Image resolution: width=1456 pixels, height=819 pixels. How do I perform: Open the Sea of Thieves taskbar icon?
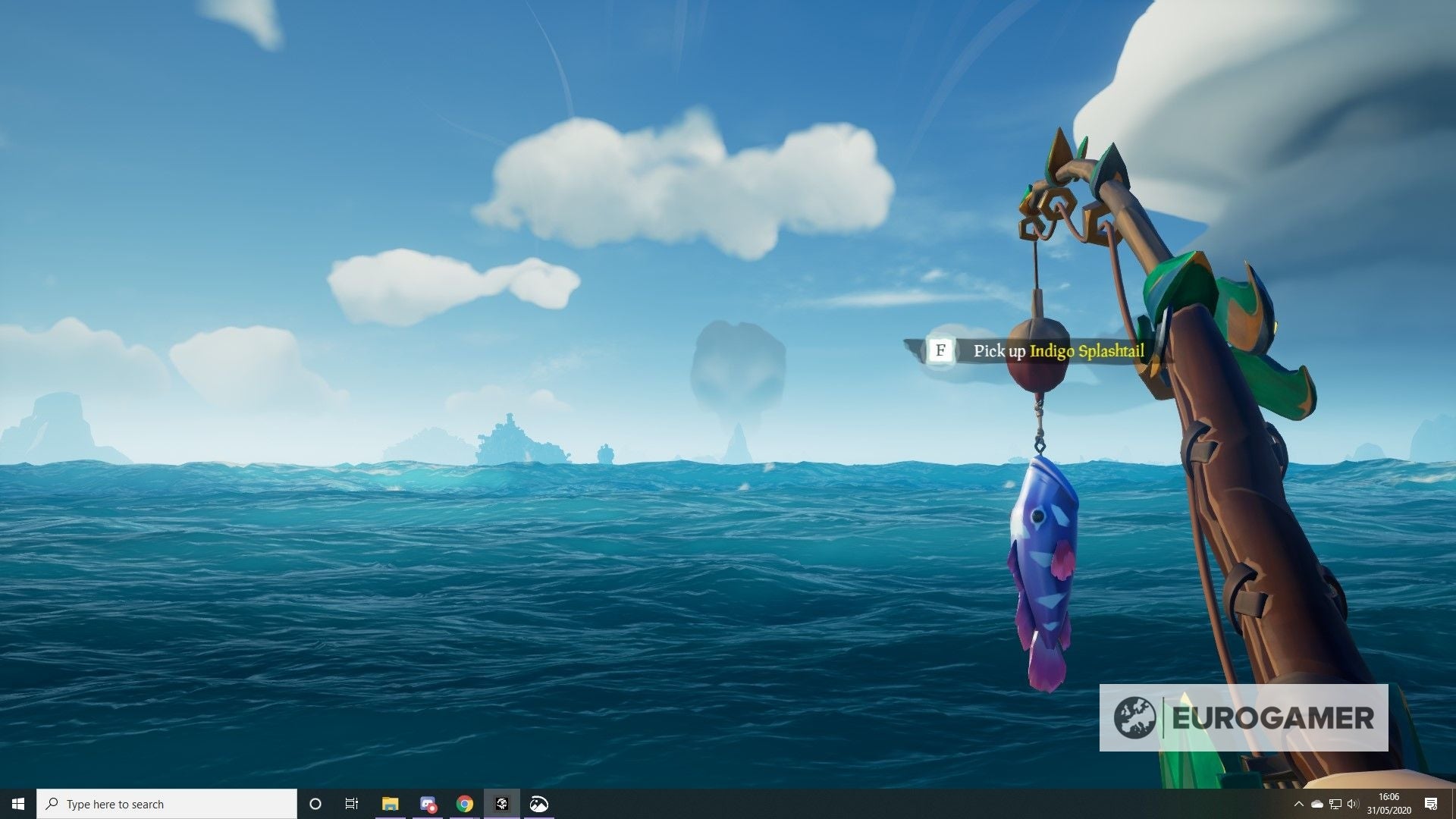[503, 804]
